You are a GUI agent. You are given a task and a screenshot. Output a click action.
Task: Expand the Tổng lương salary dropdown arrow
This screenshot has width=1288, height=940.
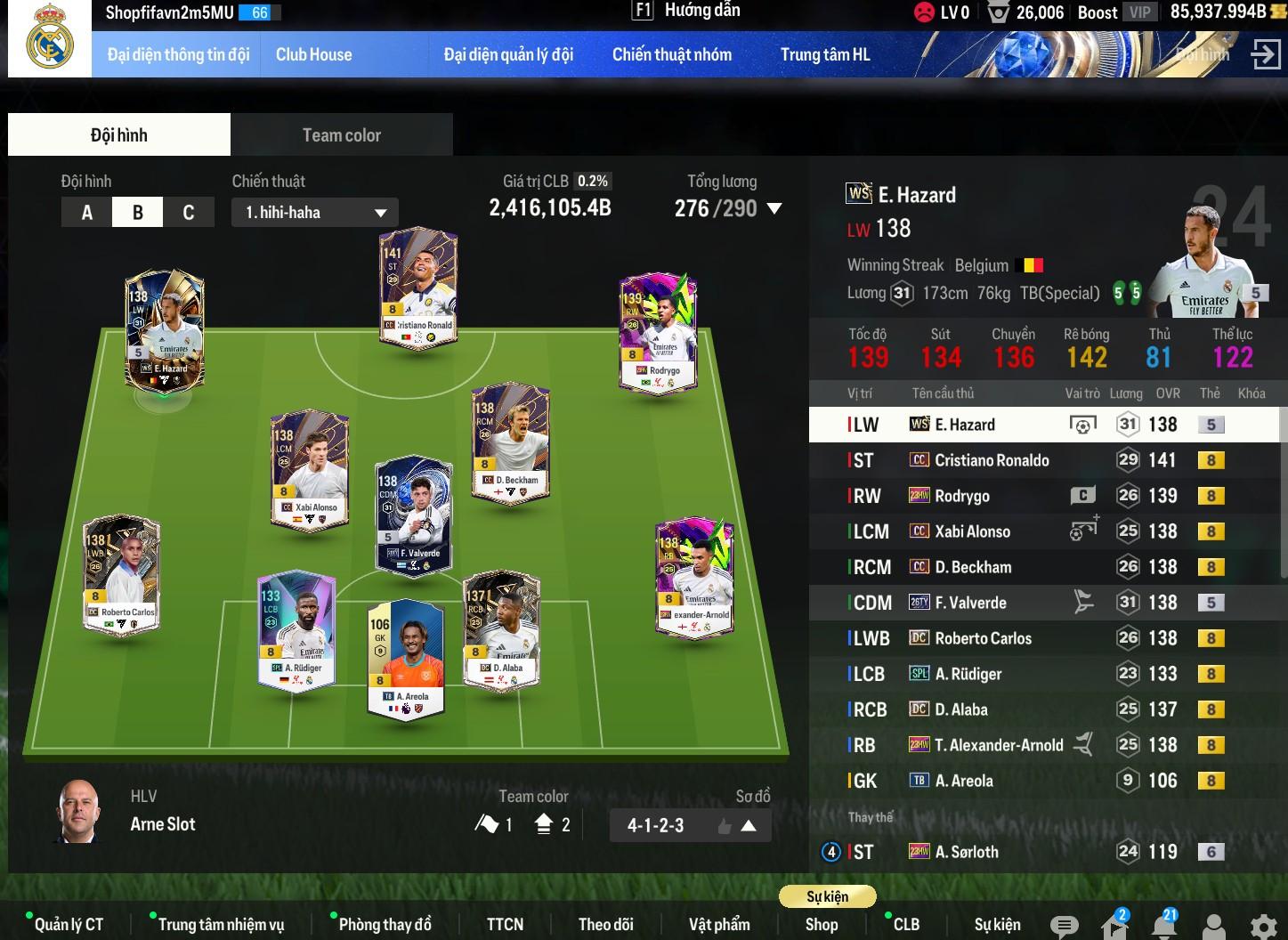coord(774,209)
